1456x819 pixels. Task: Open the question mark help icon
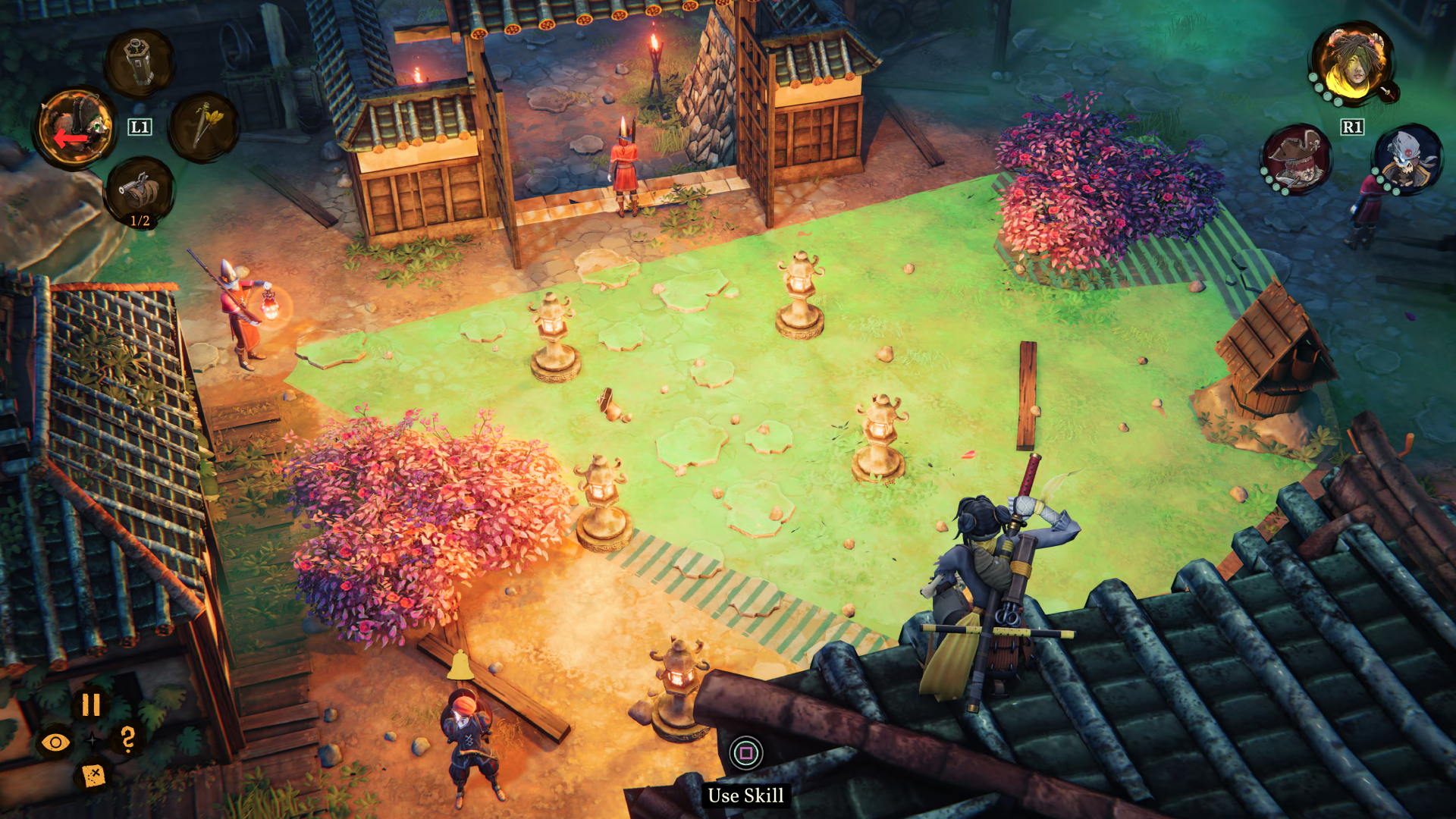pos(127,739)
